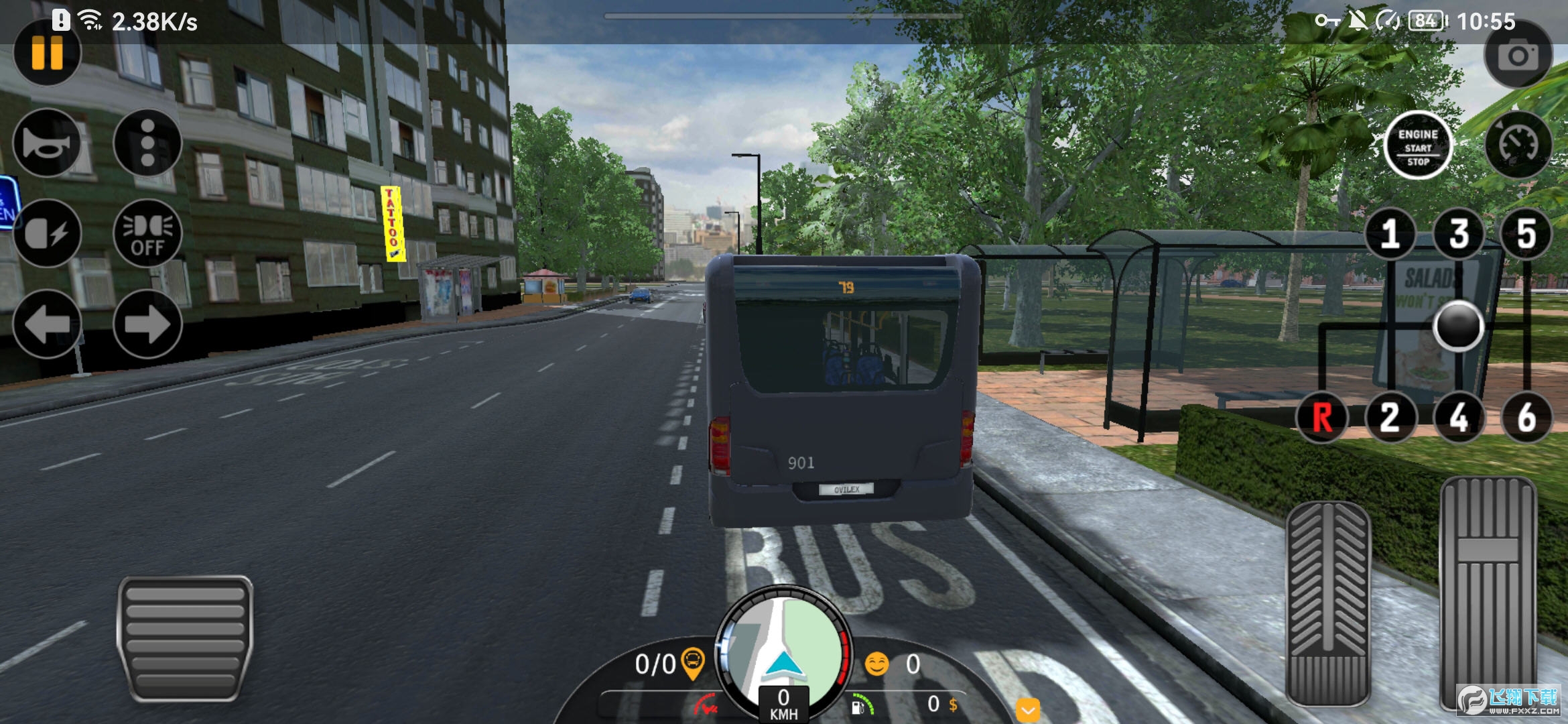The image size is (1568, 724).
Task: Tap the speedometer gauge button
Action: pos(1518,144)
